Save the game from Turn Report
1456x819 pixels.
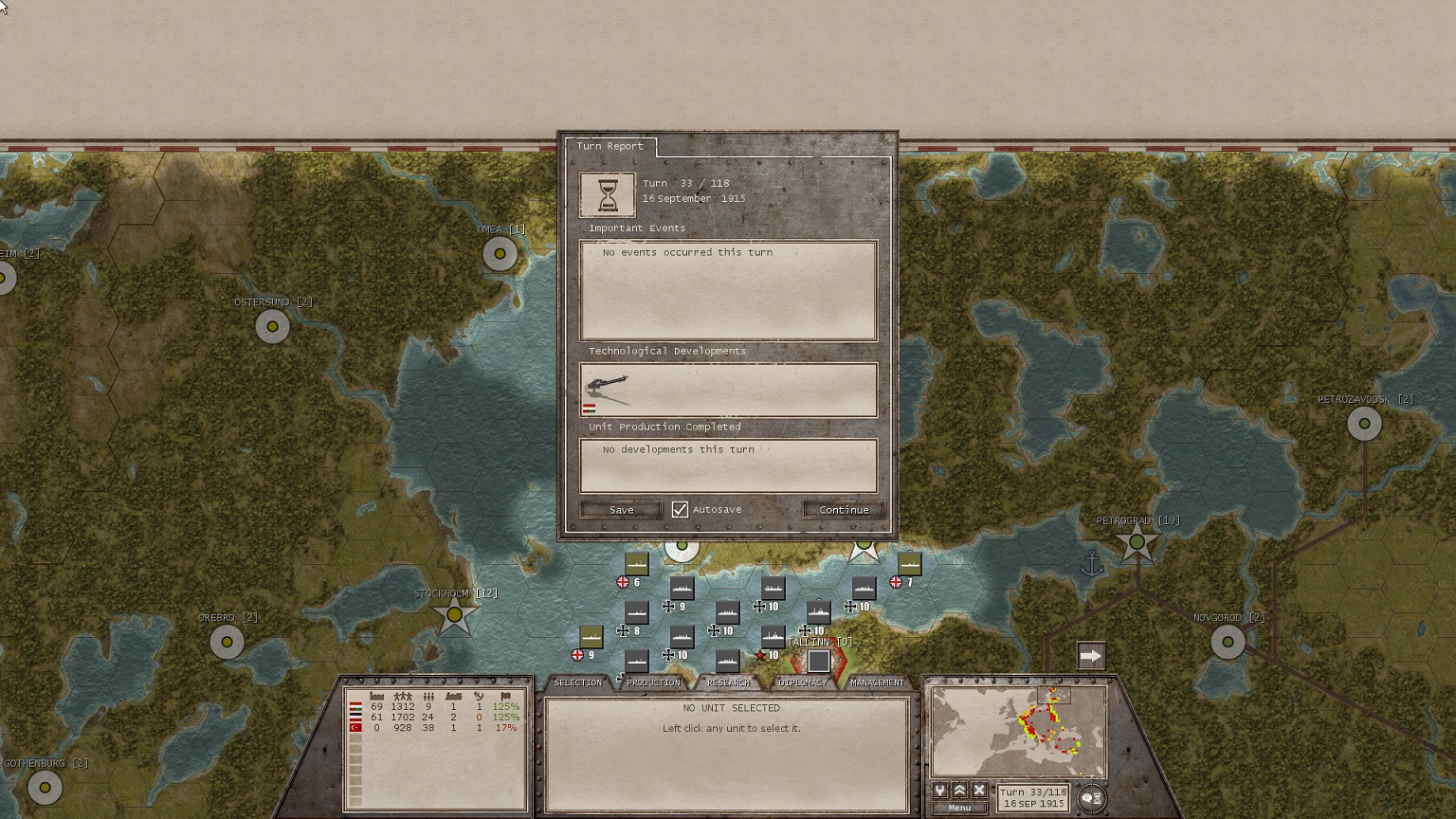[621, 510]
